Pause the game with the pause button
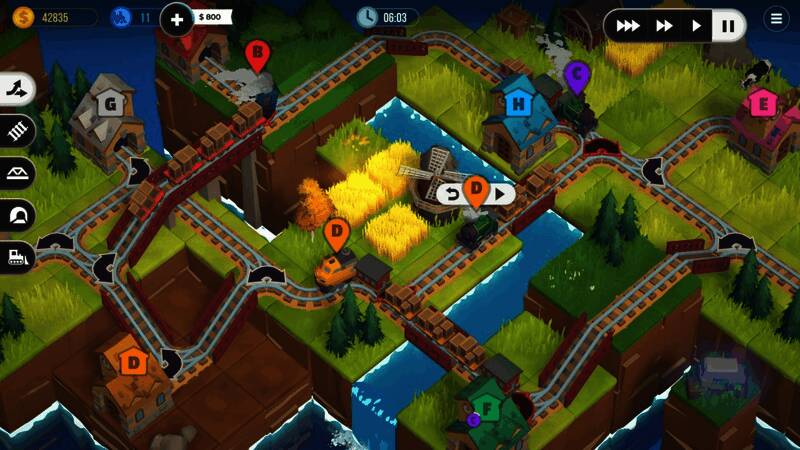 [729, 26]
